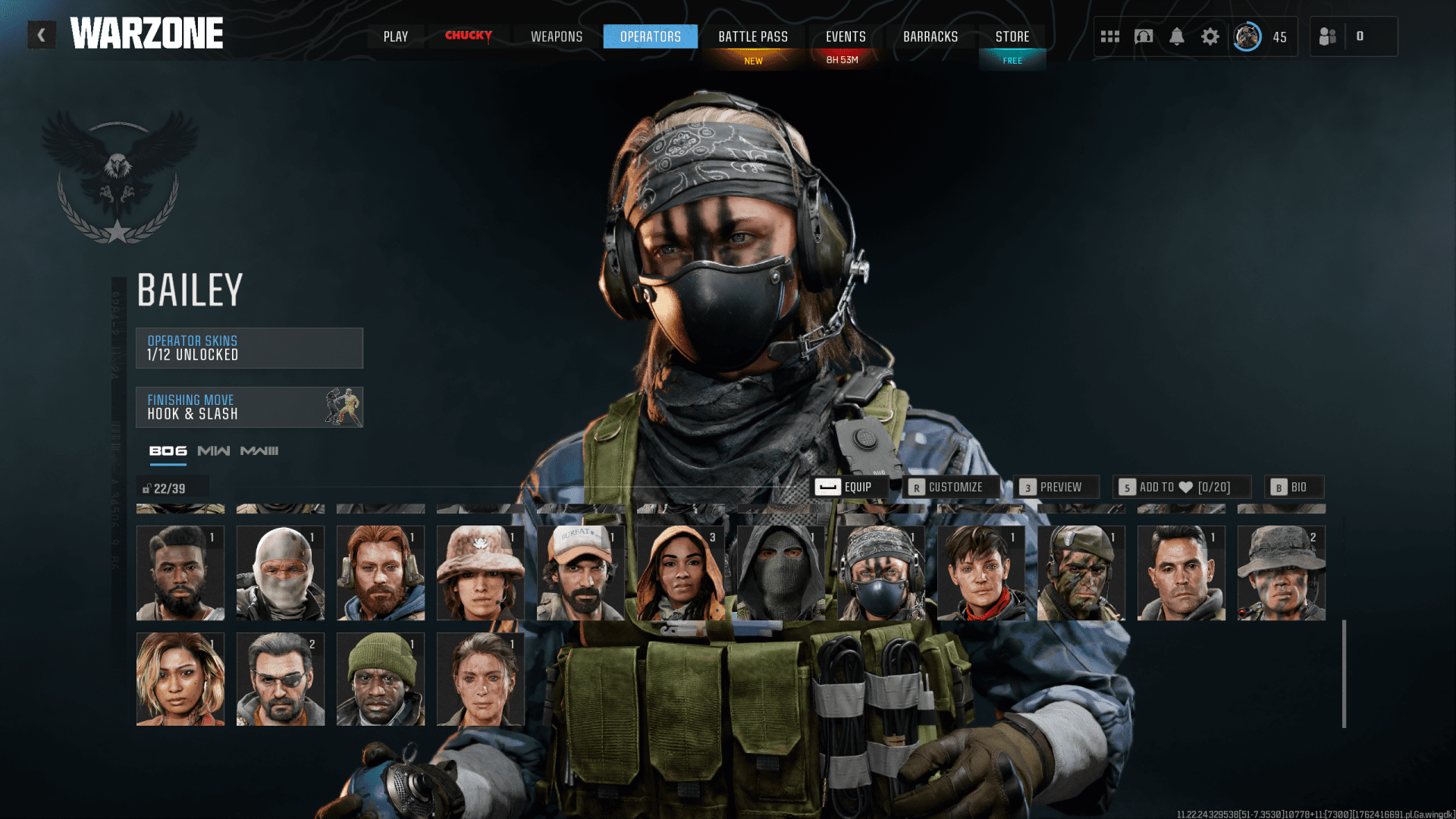The width and height of the screenshot is (1456, 819).
Task: Switch to the MWIII operator list
Action: [259, 450]
